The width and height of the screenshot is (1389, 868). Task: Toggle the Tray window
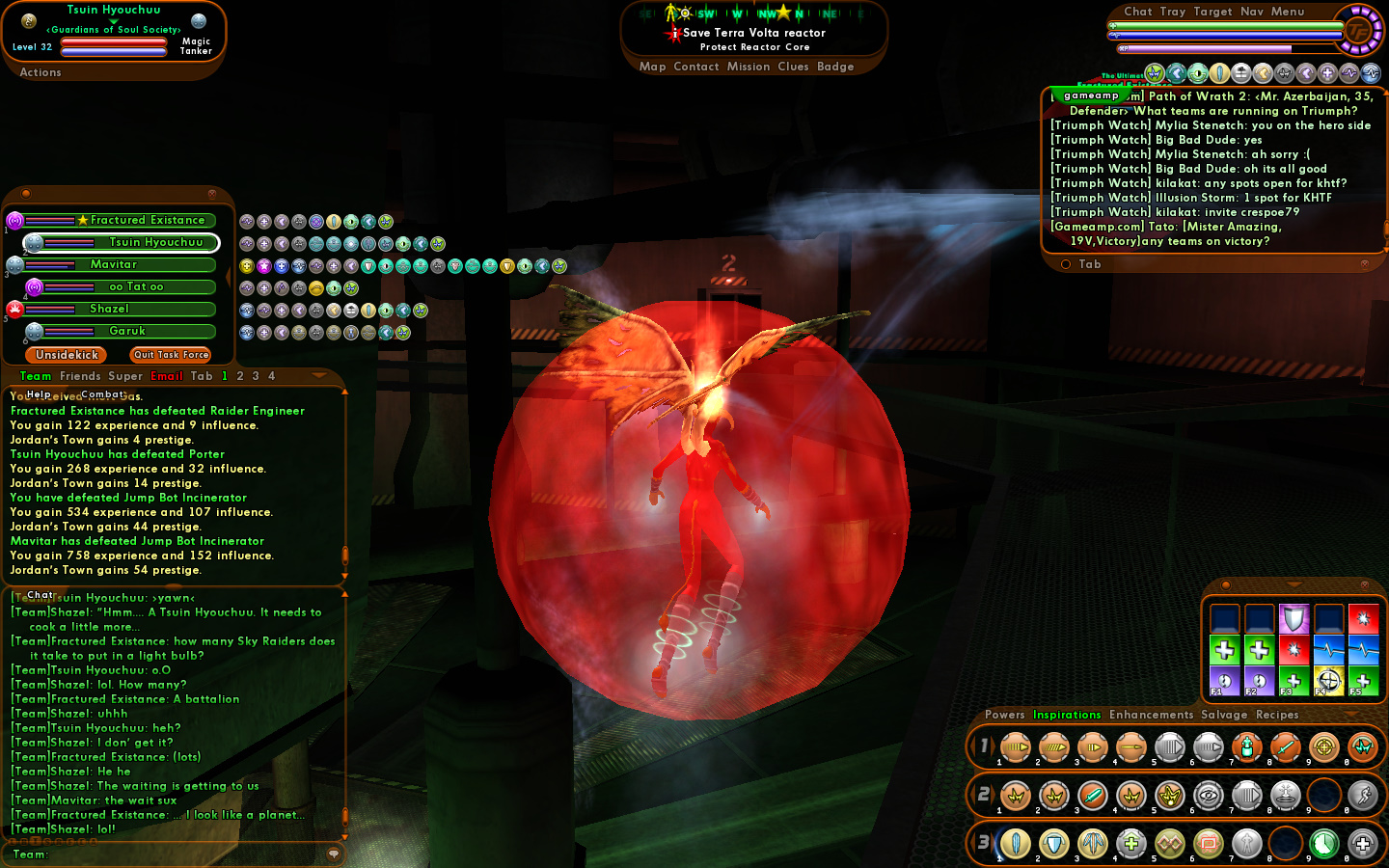click(1173, 12)
